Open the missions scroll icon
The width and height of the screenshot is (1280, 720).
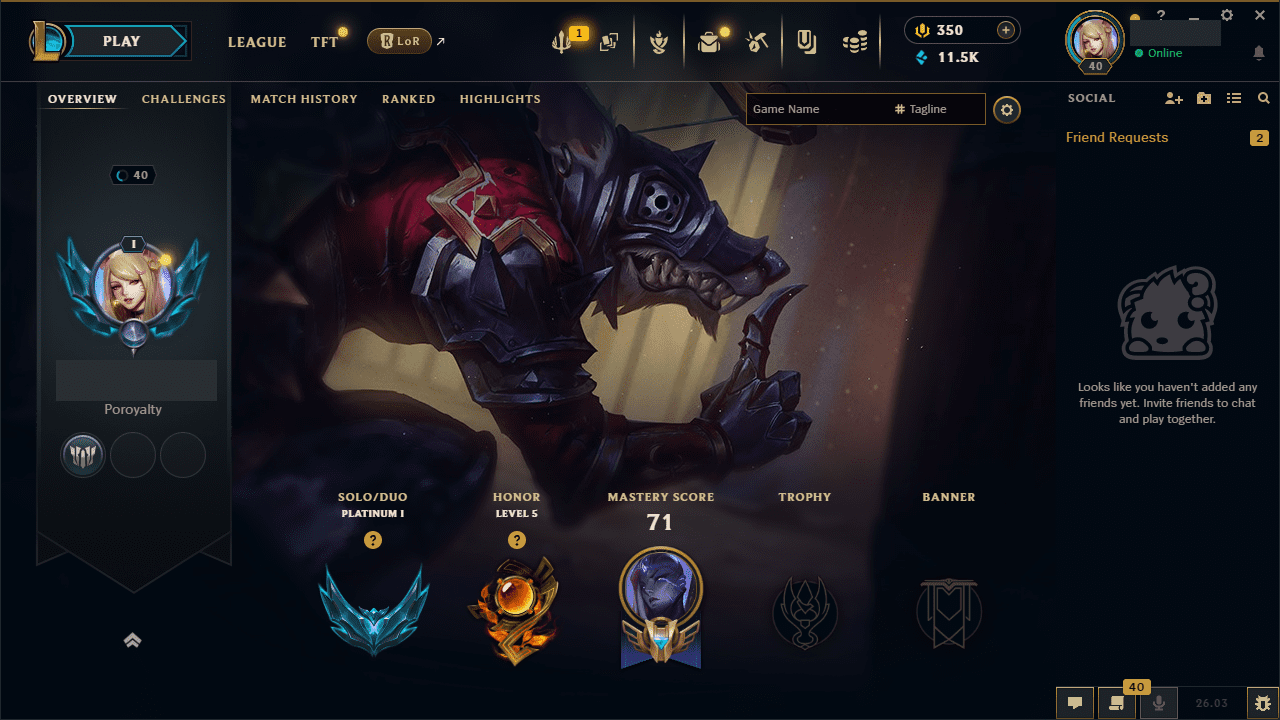pos(1117,705)
